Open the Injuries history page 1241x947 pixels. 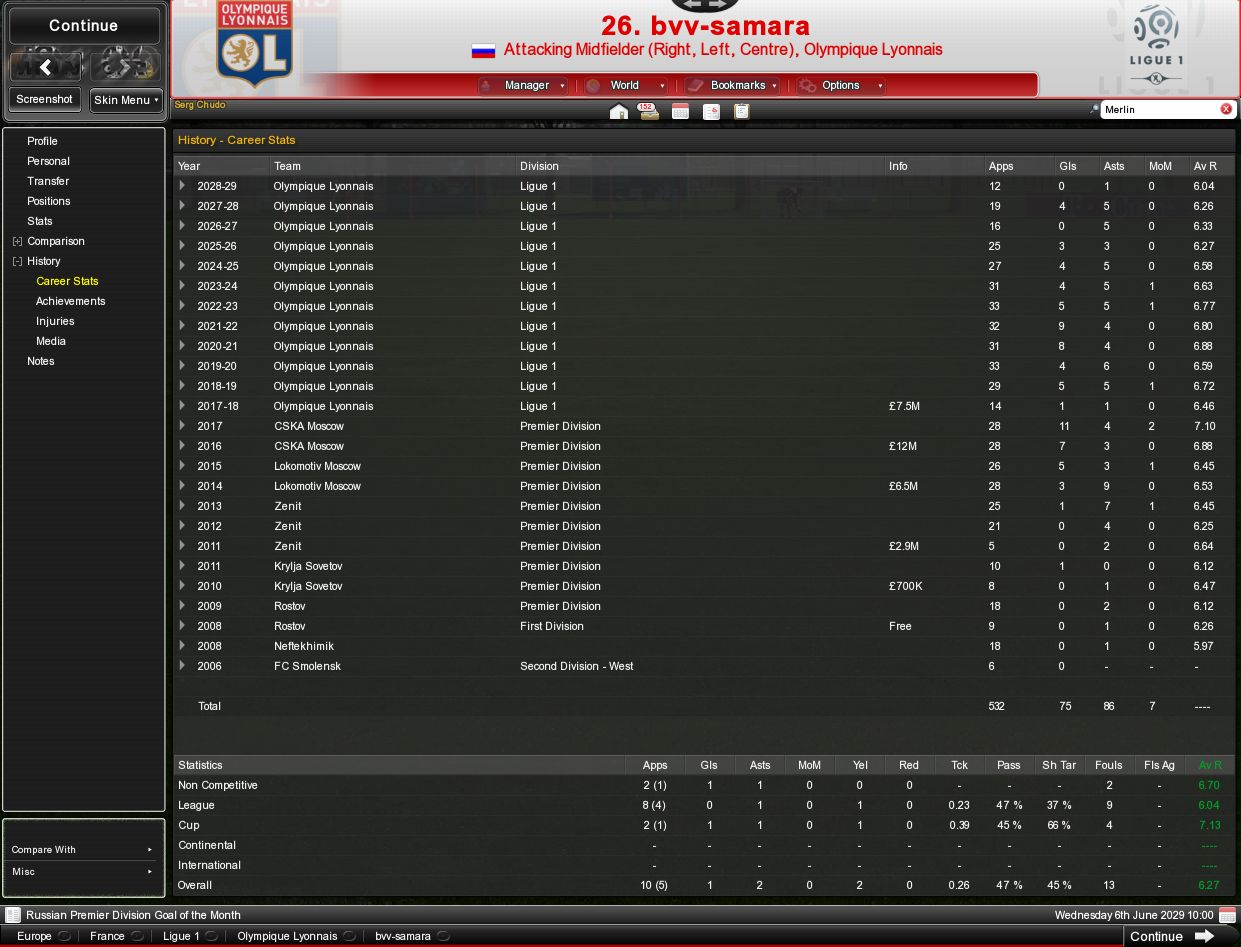(x=55, y=321)
